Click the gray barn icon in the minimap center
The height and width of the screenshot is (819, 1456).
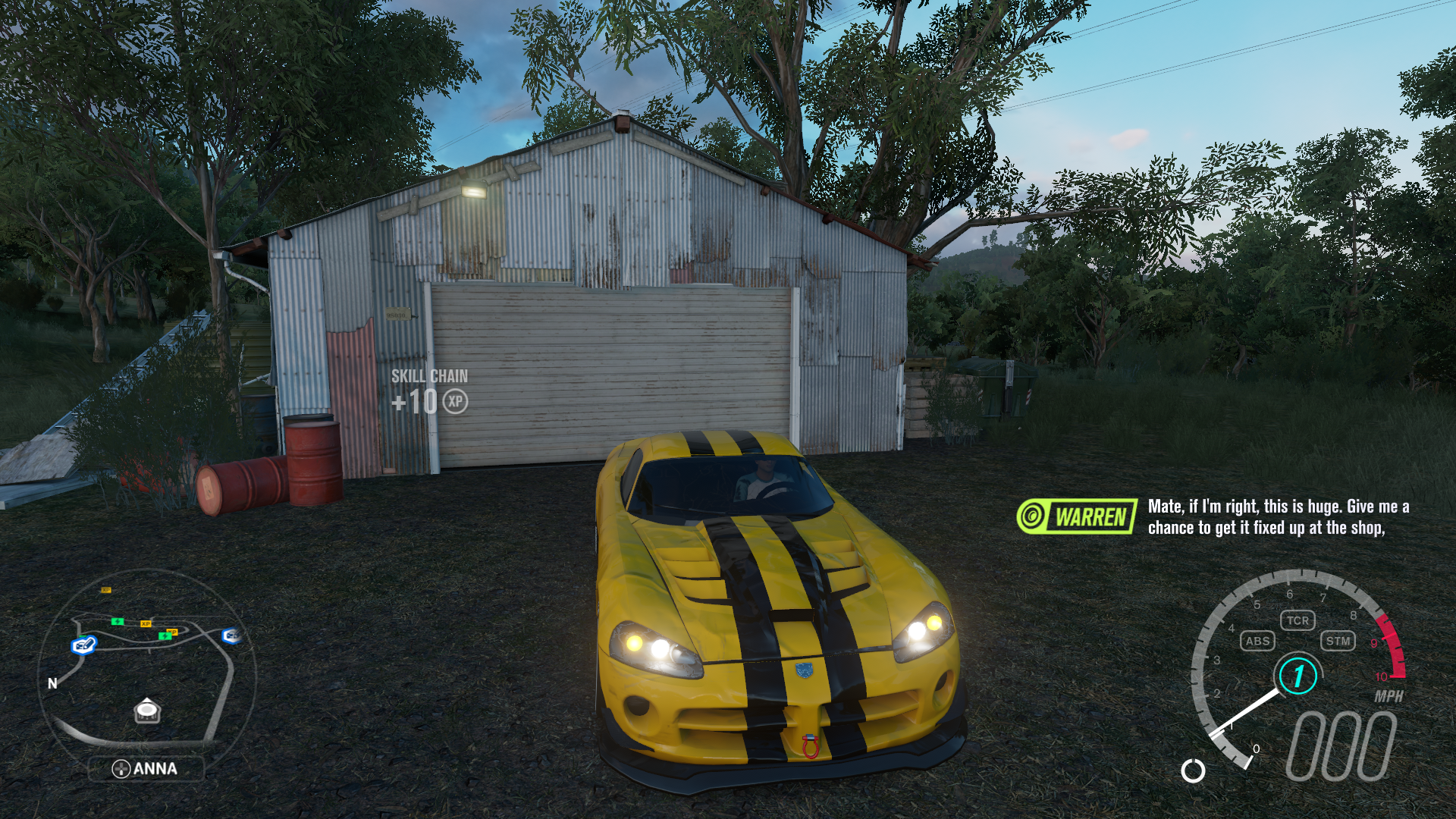[x=147, y=713]
